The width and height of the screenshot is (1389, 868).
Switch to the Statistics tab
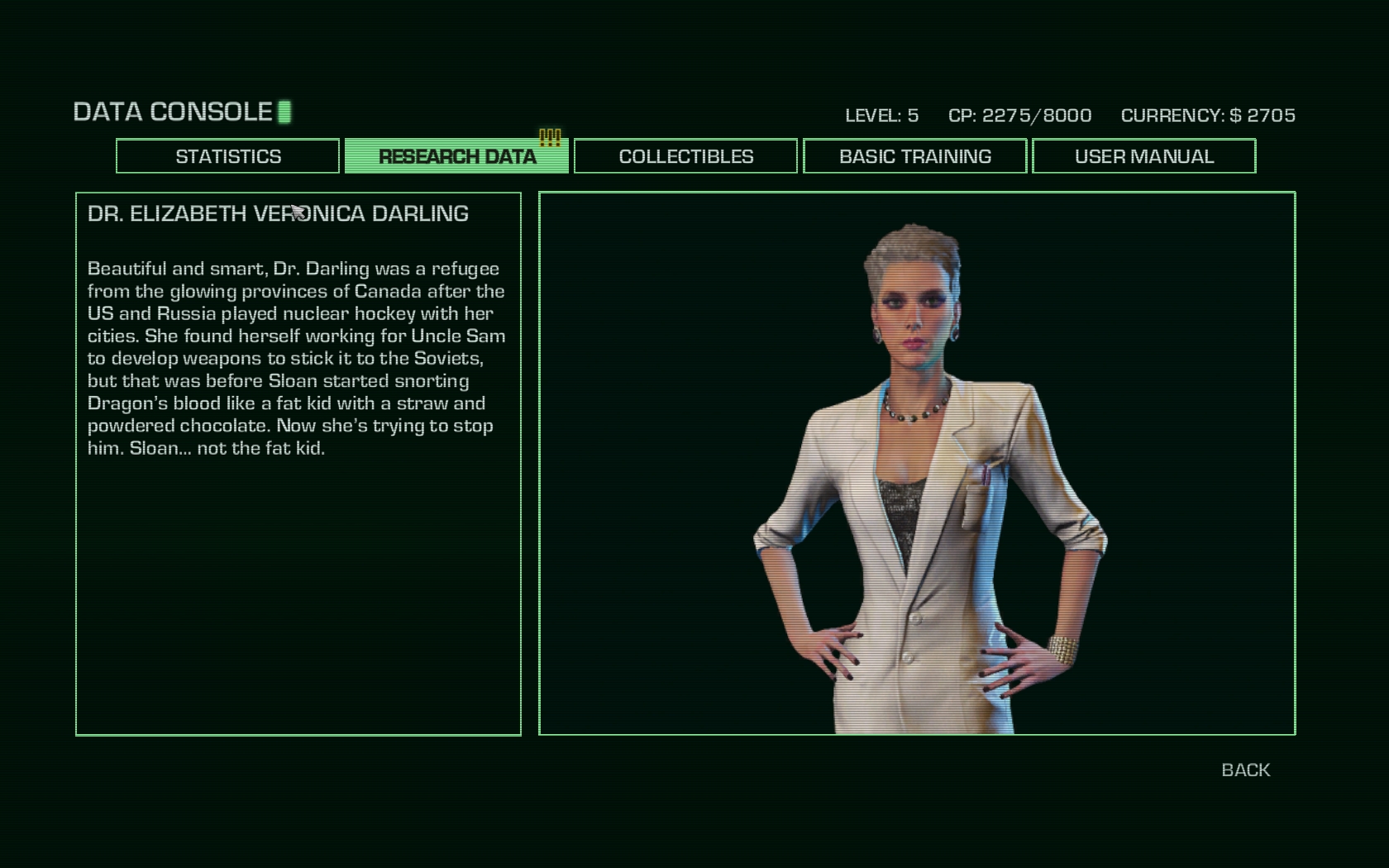click(x=227, y=156)
